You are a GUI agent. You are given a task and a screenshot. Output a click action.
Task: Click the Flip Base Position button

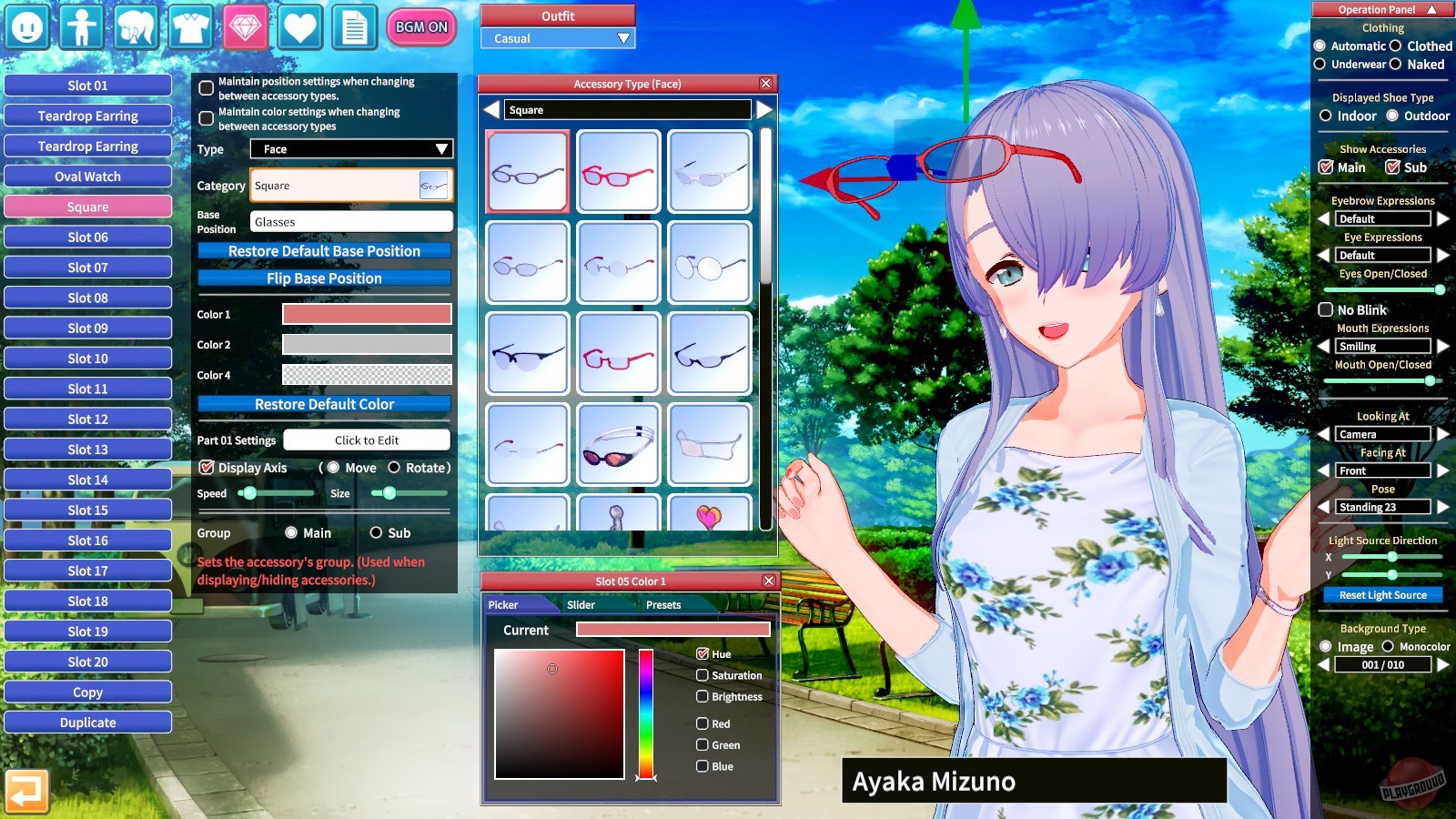click(x=323, y=278)
